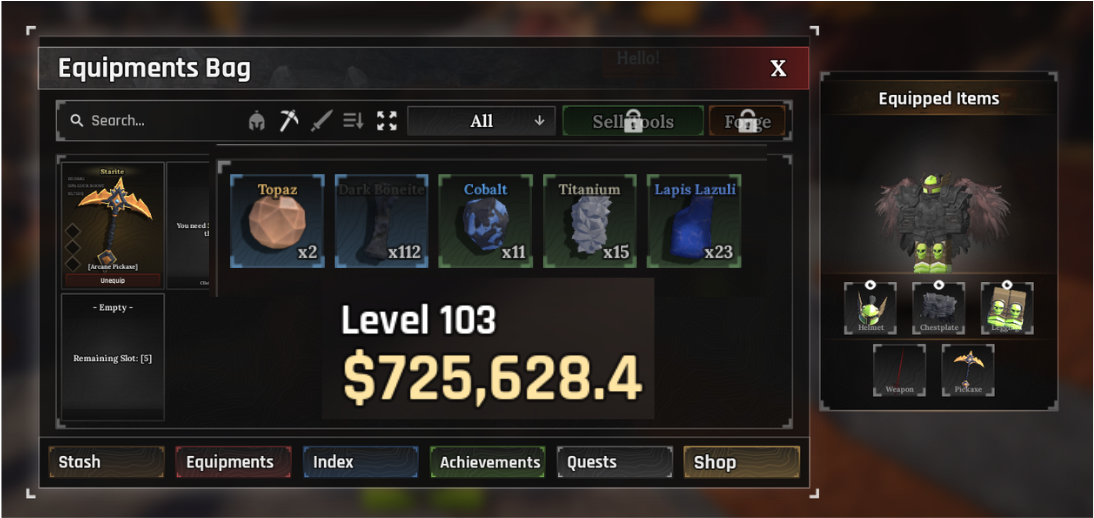Viewport: 1094px width, 518px height.
Task: Open the Shop tab
Action: point(741,462)
